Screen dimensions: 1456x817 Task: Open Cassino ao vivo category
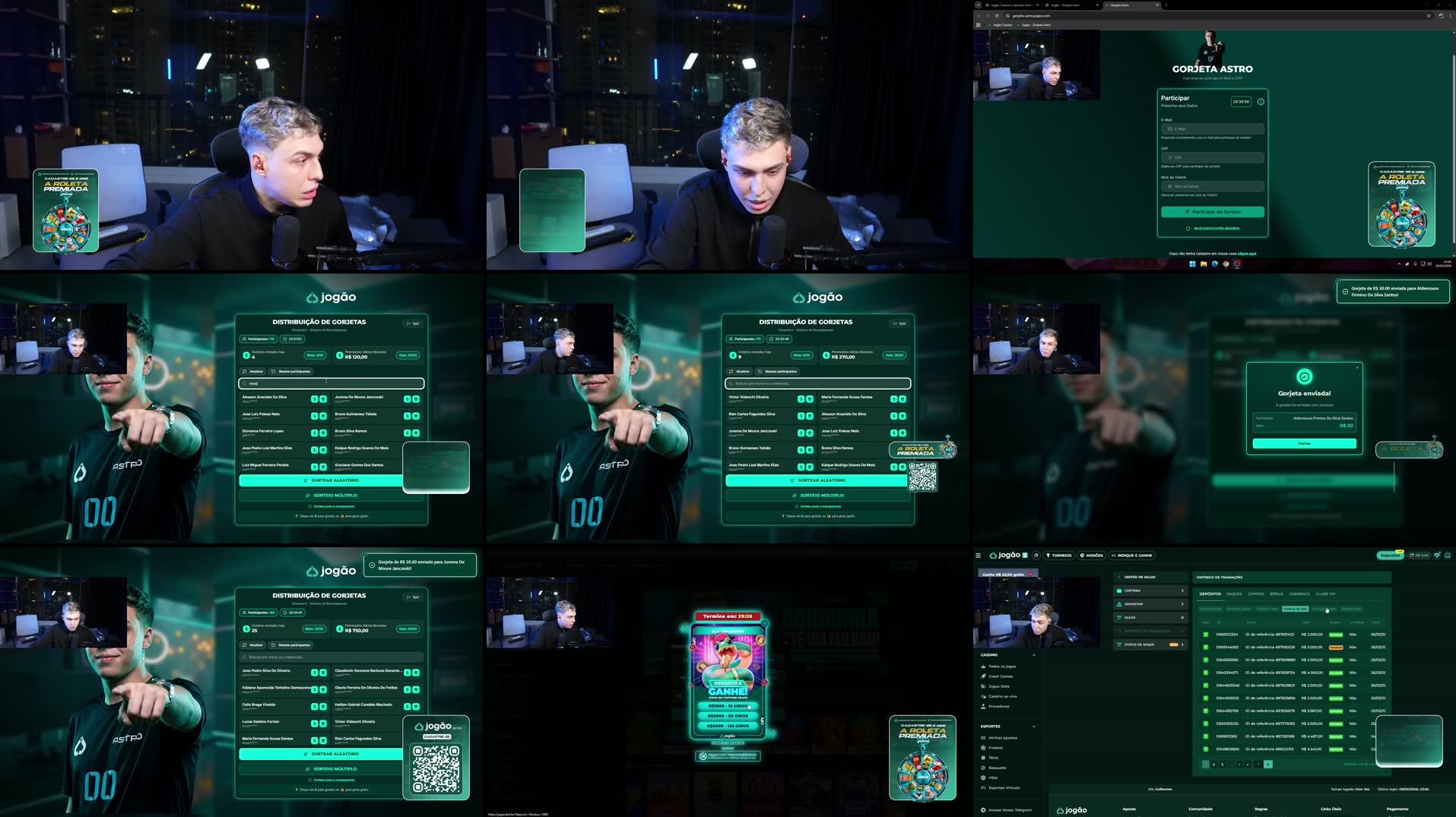(x=1003, y=696)
